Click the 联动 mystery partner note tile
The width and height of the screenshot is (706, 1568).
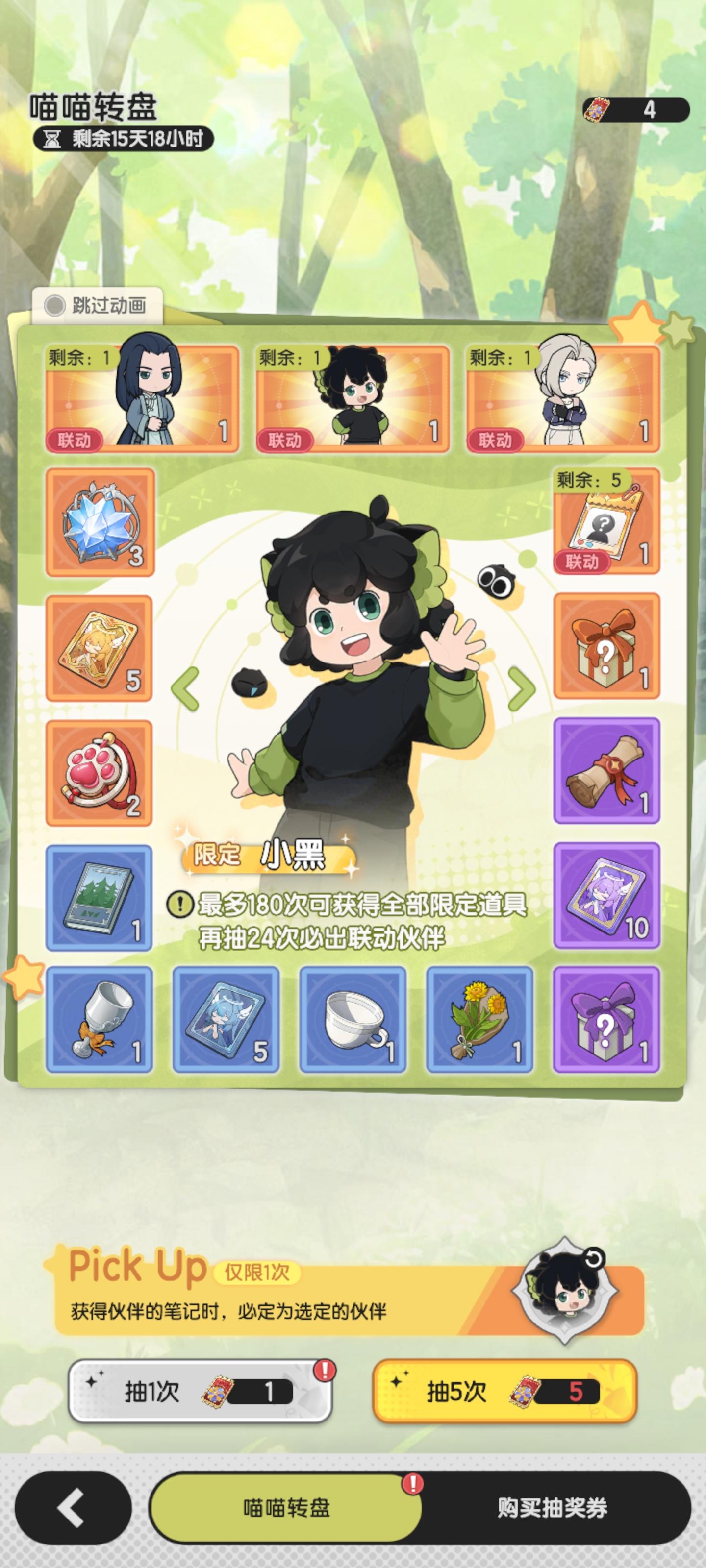(606, 527)
